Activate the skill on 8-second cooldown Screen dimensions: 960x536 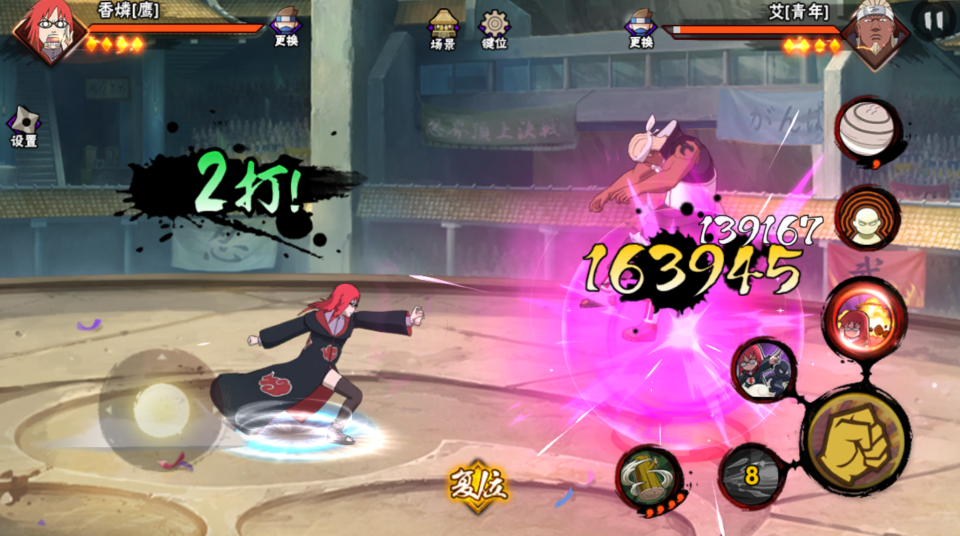click(751, 475)
